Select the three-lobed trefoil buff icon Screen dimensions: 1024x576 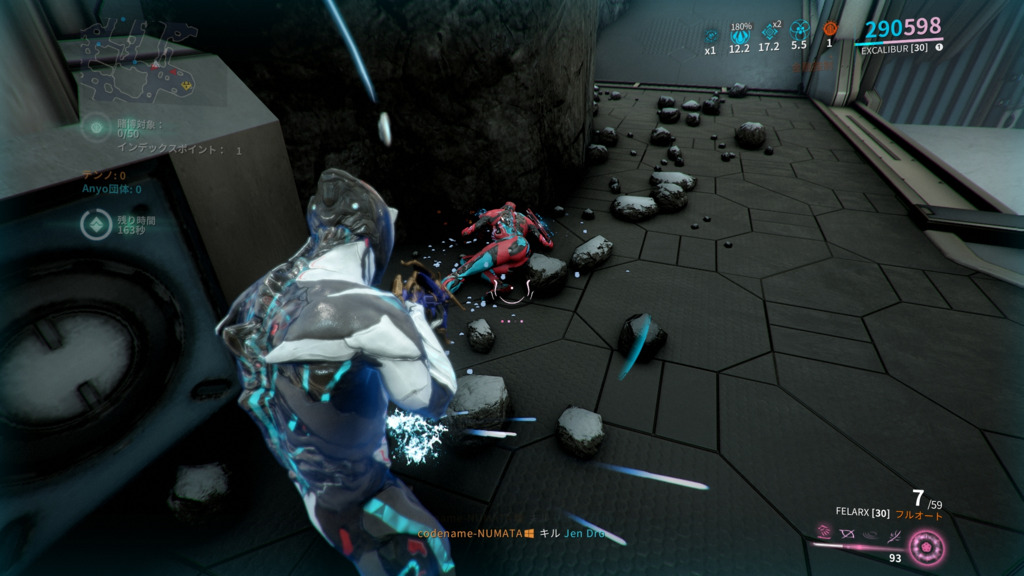point(798,31)
